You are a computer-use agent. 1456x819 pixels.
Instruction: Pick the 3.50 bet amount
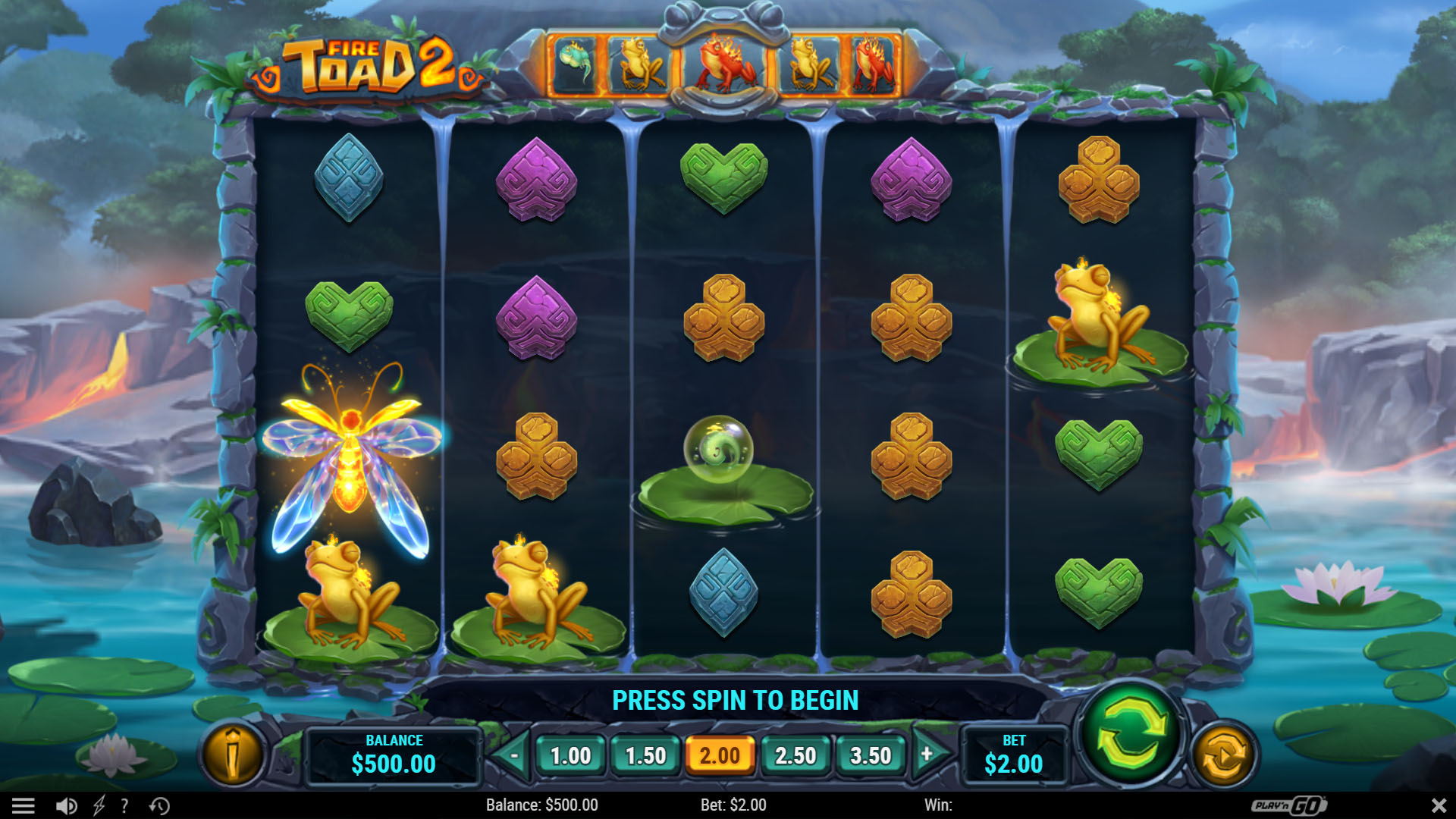[870, 756]
